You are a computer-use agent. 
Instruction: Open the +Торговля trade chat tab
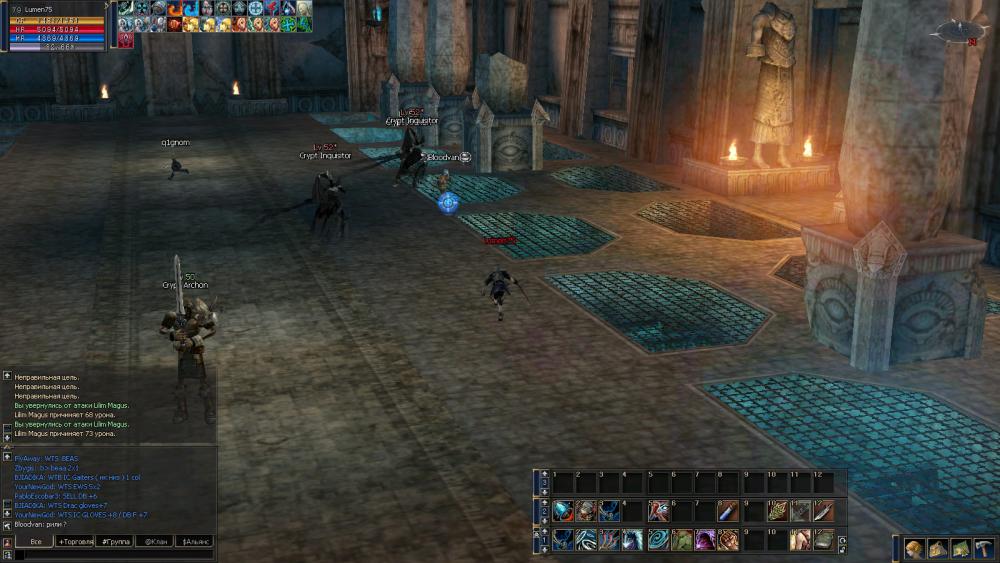pos(76,541)
